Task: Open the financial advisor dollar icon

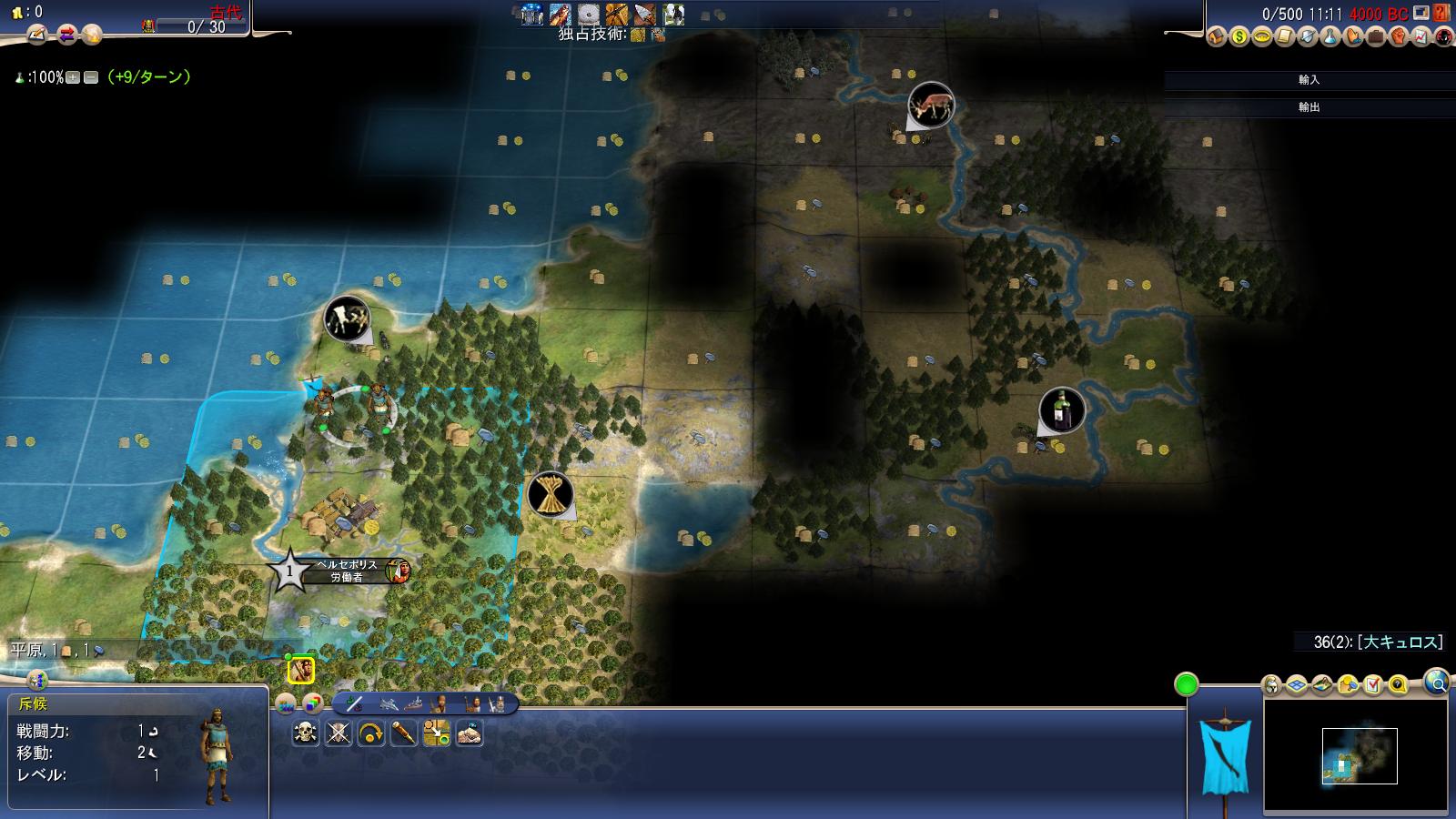Action: (x=1239, y=37)
